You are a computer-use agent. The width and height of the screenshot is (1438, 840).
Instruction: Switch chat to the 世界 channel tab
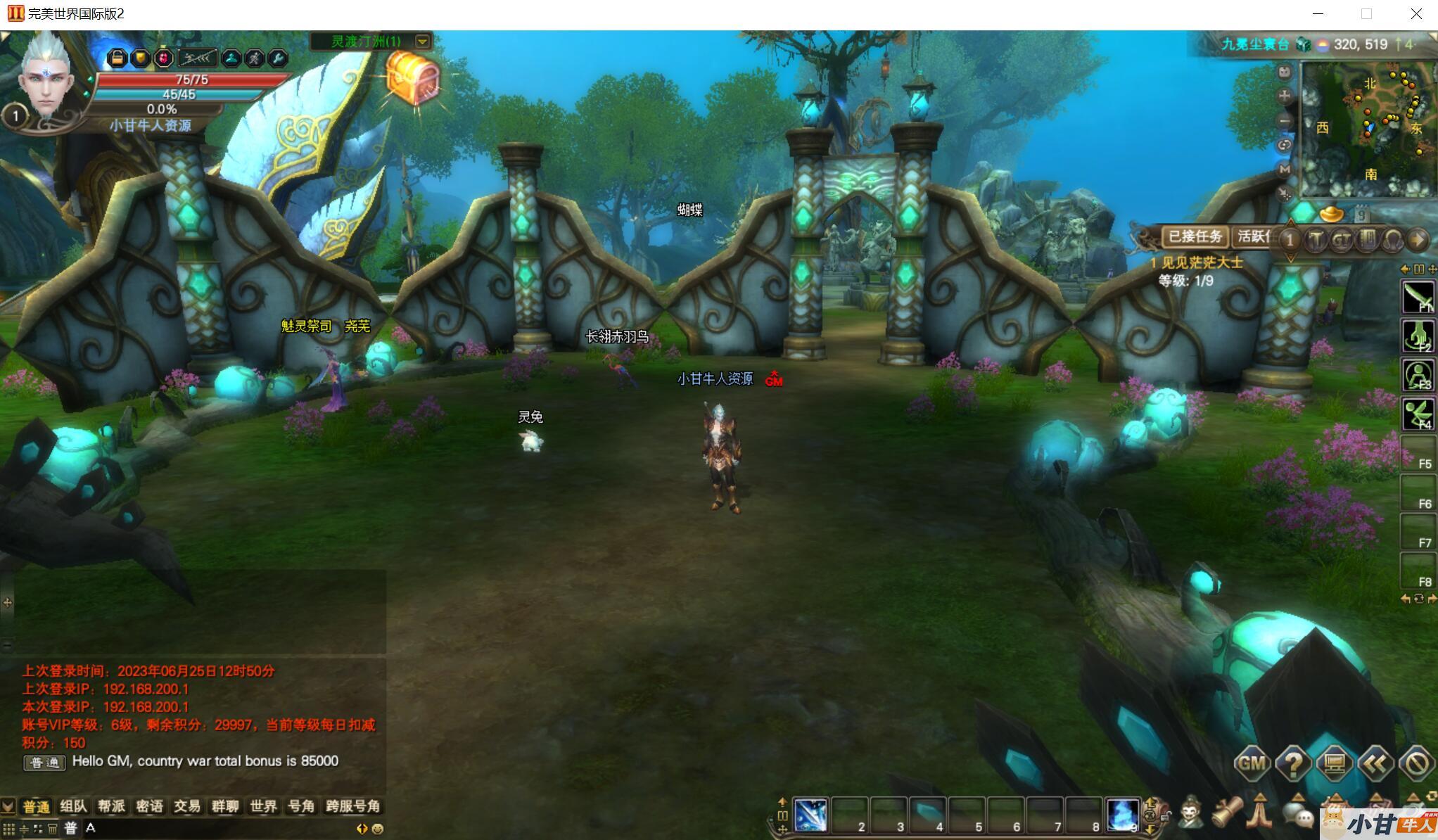[x=263, y=806]
